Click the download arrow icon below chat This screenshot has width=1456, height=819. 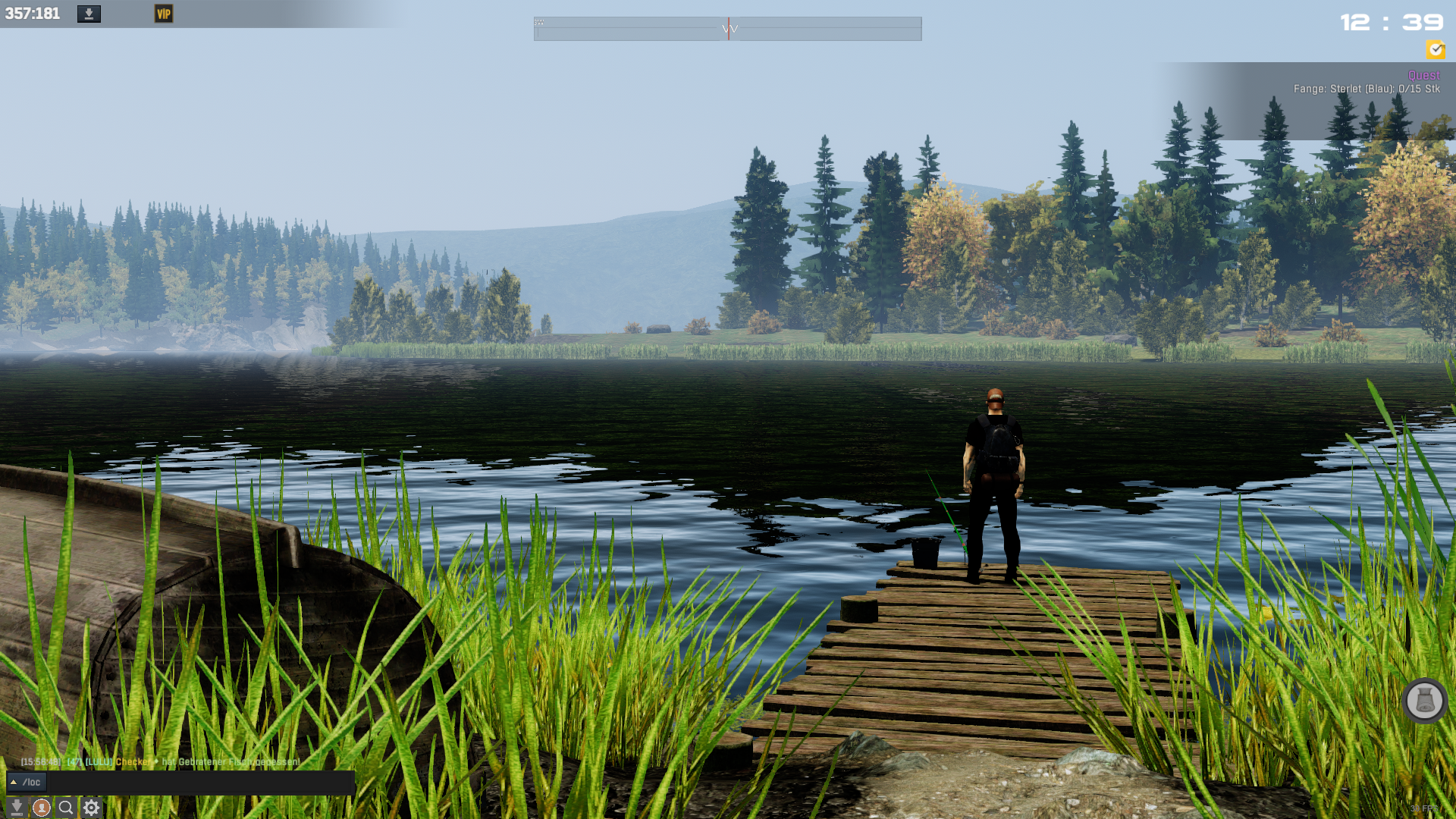point(17,808)
